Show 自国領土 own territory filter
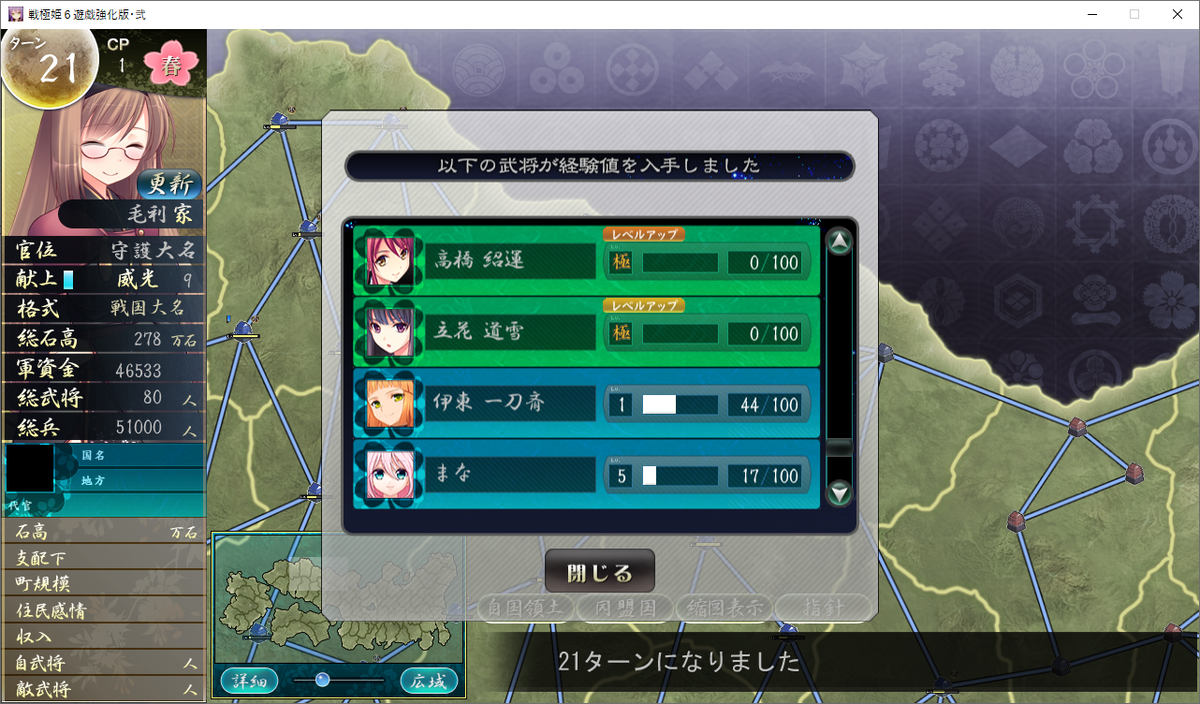This screenshot has height=704, width=1200. tap(526, 607)
